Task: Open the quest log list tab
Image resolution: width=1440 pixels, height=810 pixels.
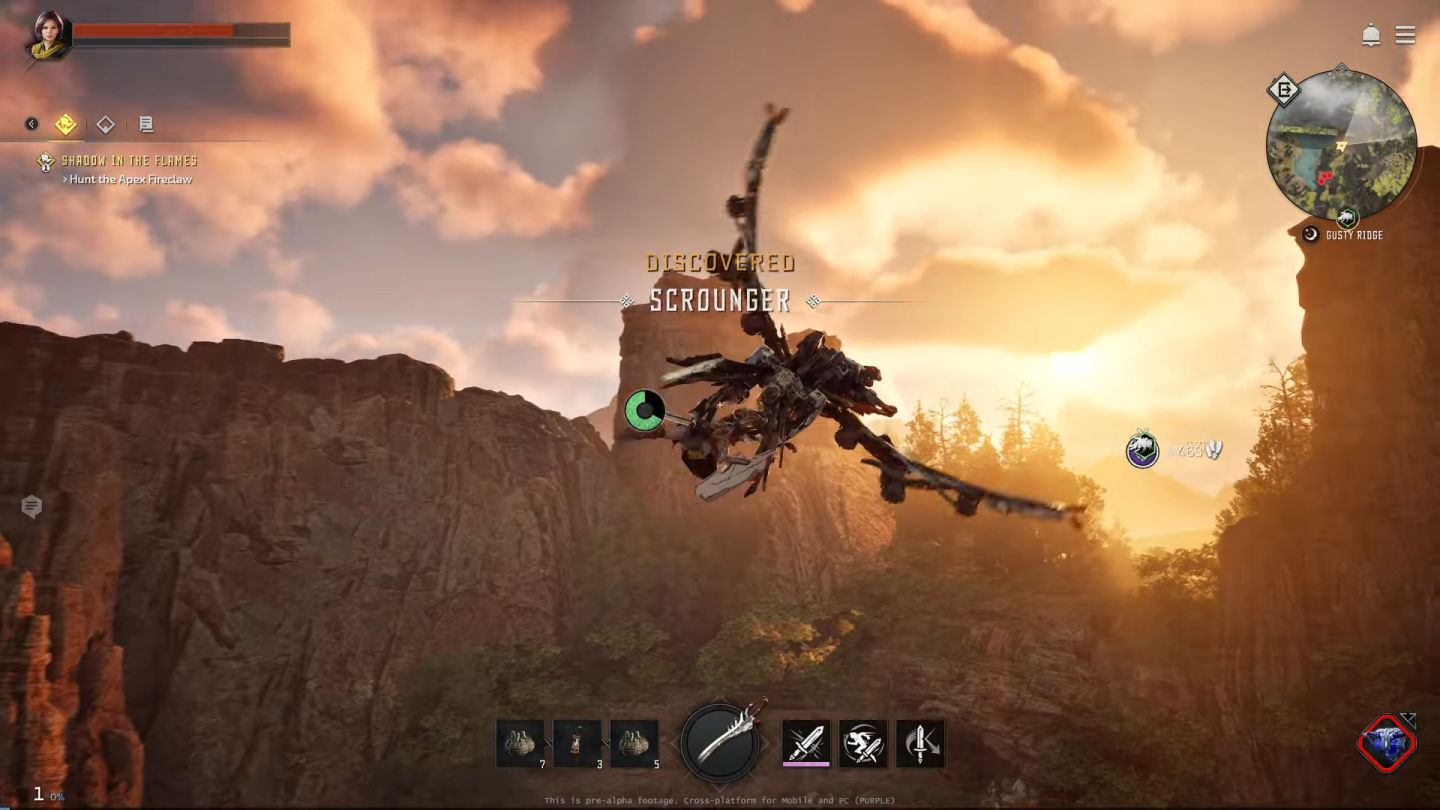Action: (146, 124)
